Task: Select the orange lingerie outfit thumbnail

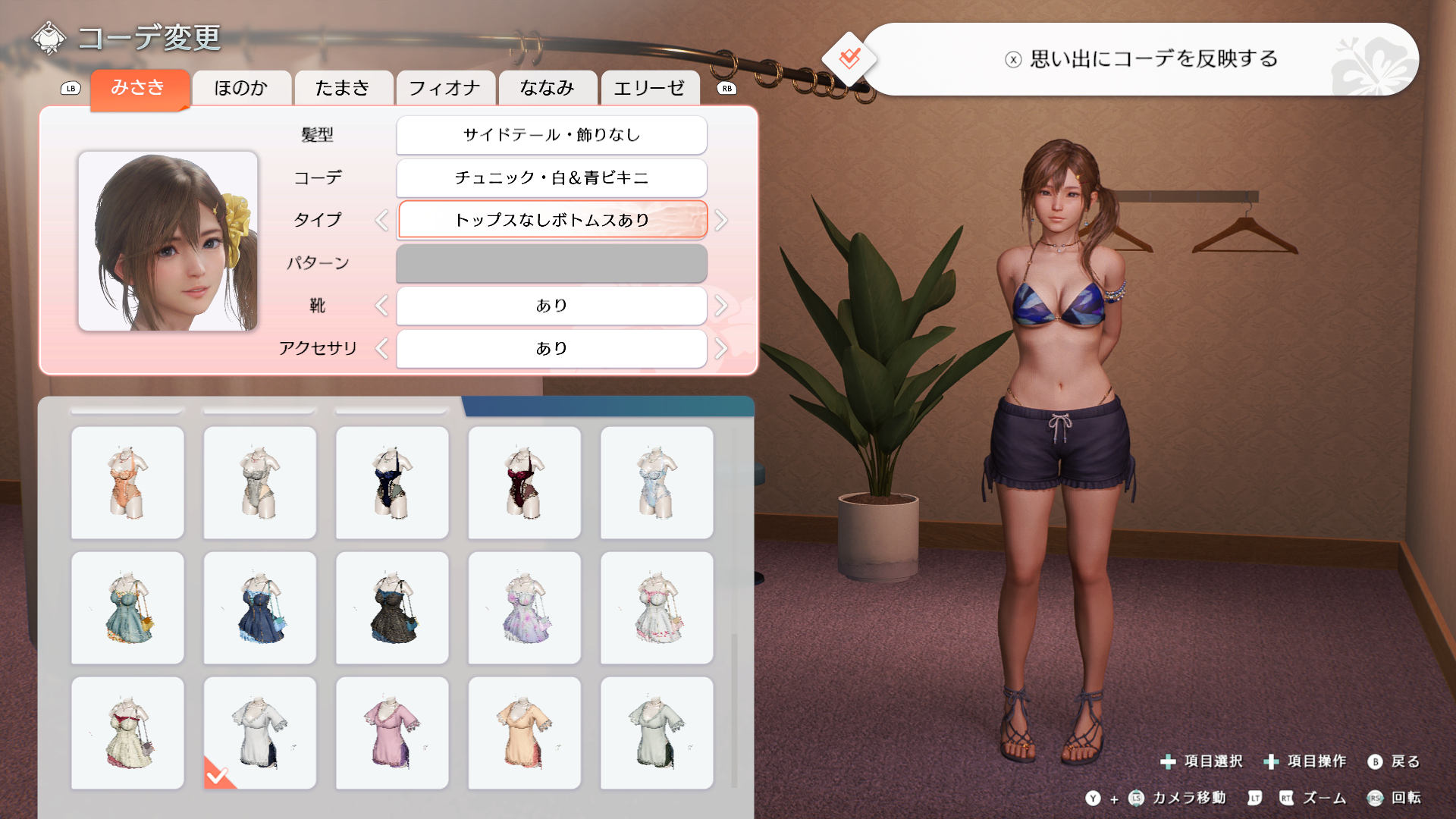Action: (x=127, y=482)
